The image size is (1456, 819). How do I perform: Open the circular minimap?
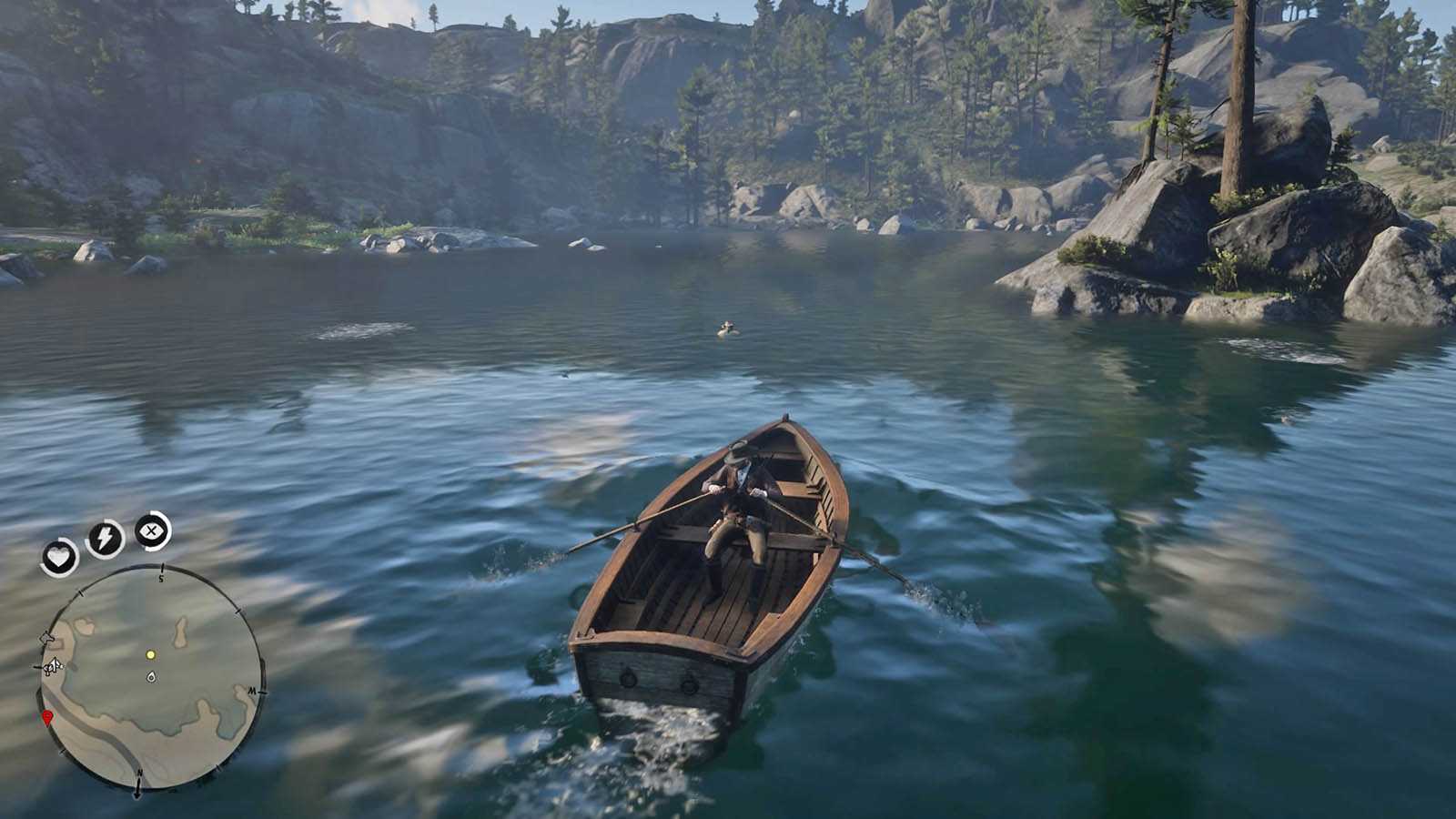click(x=151, y=678)
